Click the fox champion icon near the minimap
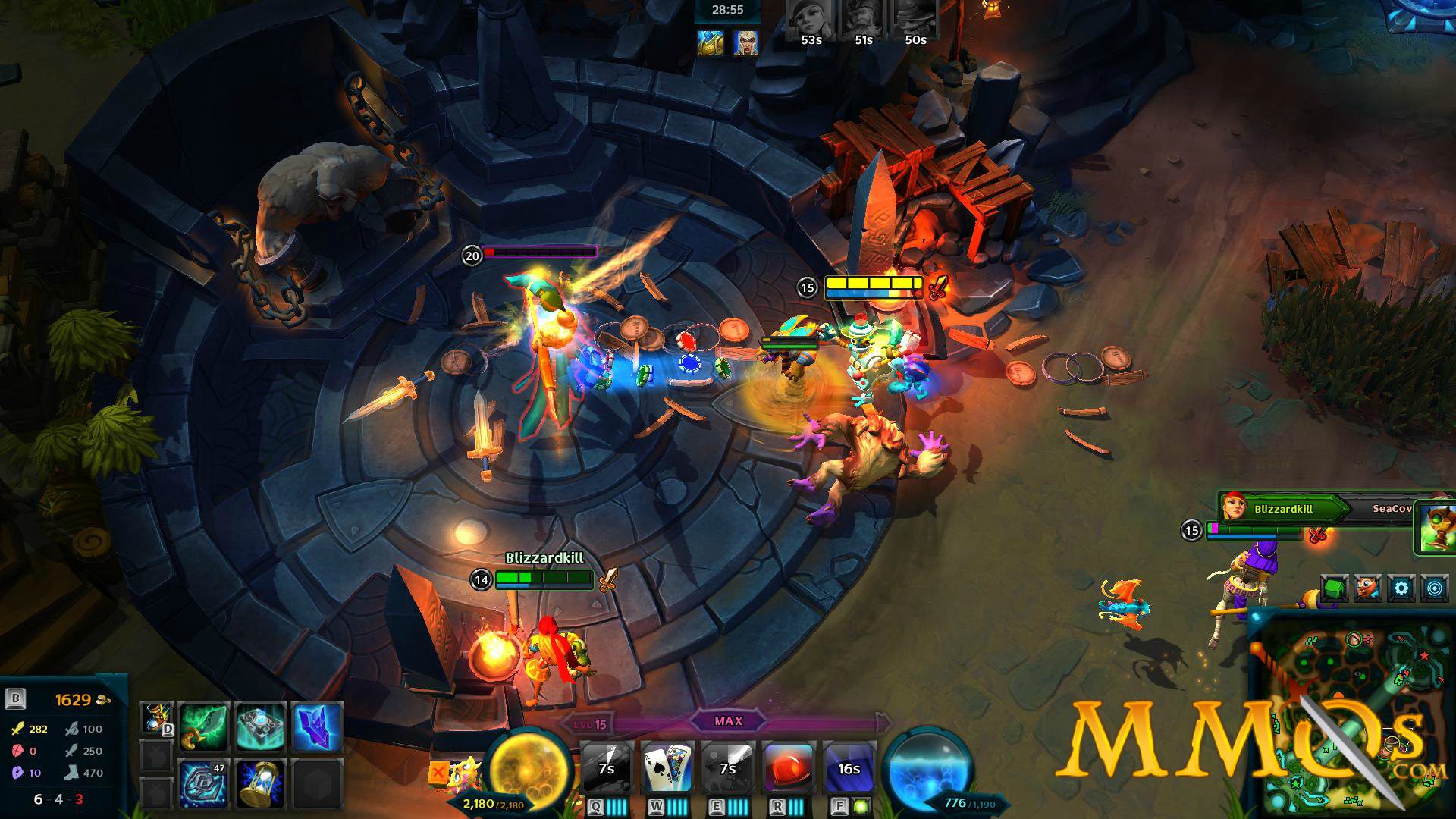This screenshot has height=819, width=1456. [x=1367, y=586]
